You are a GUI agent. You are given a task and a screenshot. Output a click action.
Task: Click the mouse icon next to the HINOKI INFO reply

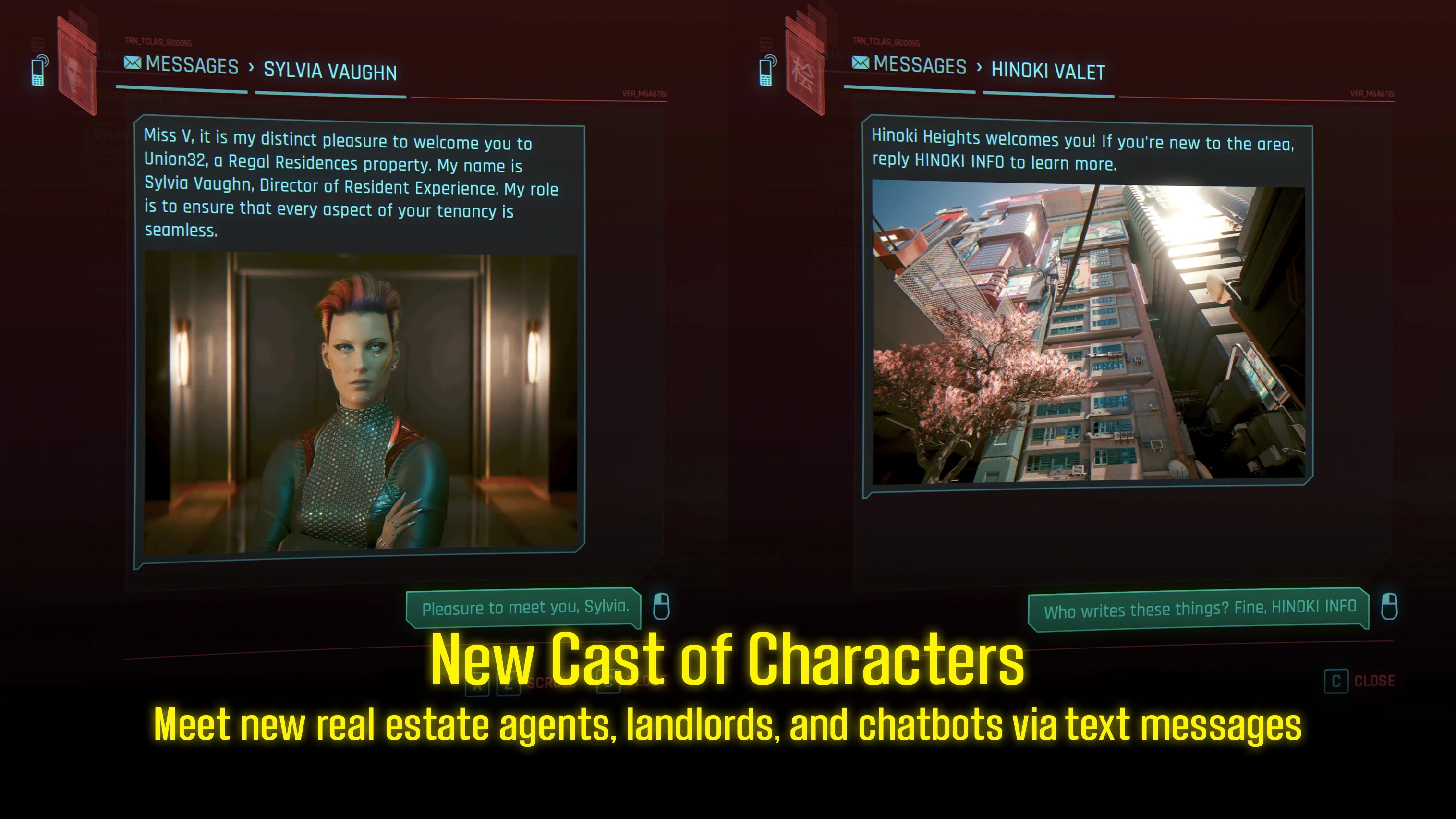click(1388, 608)
